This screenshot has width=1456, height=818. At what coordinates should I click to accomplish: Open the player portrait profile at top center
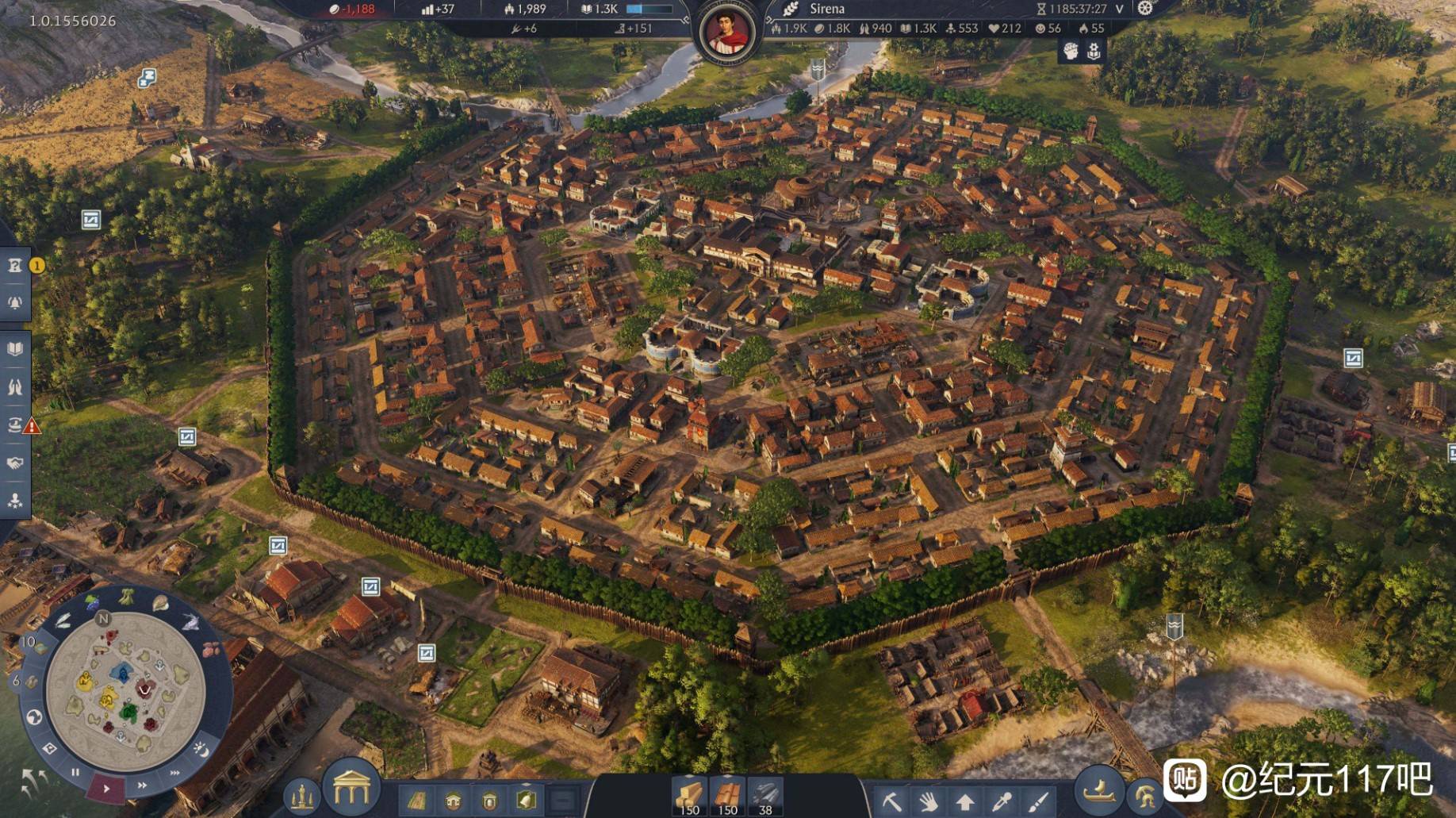pos(727,33)
